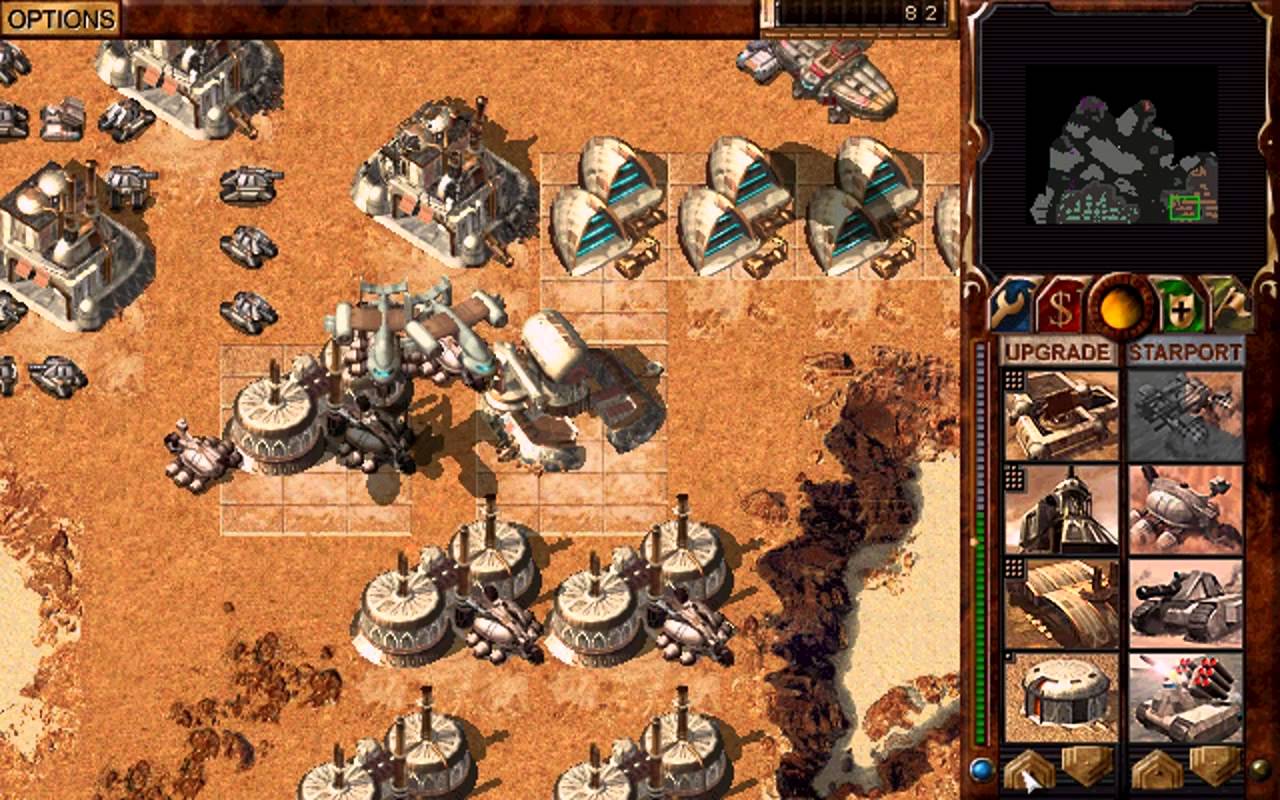Toggle repair mode with the wrench icon
1280x800 pixels.
(1012, 305)
